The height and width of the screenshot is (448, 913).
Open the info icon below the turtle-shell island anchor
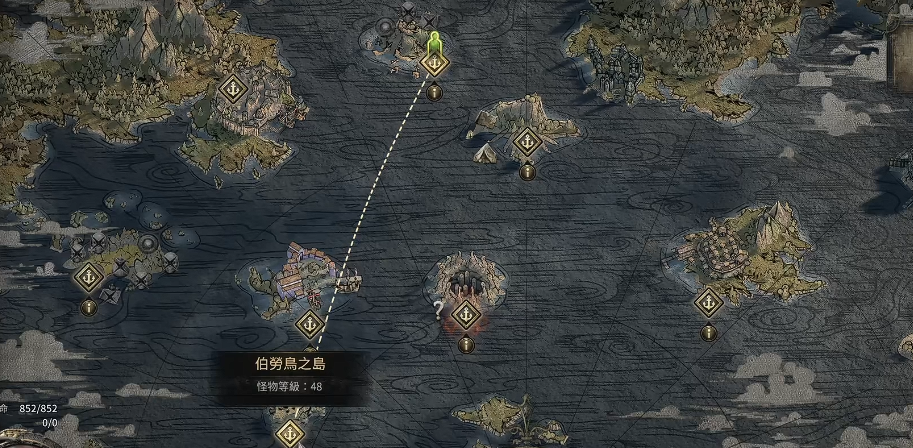[708, 332]
